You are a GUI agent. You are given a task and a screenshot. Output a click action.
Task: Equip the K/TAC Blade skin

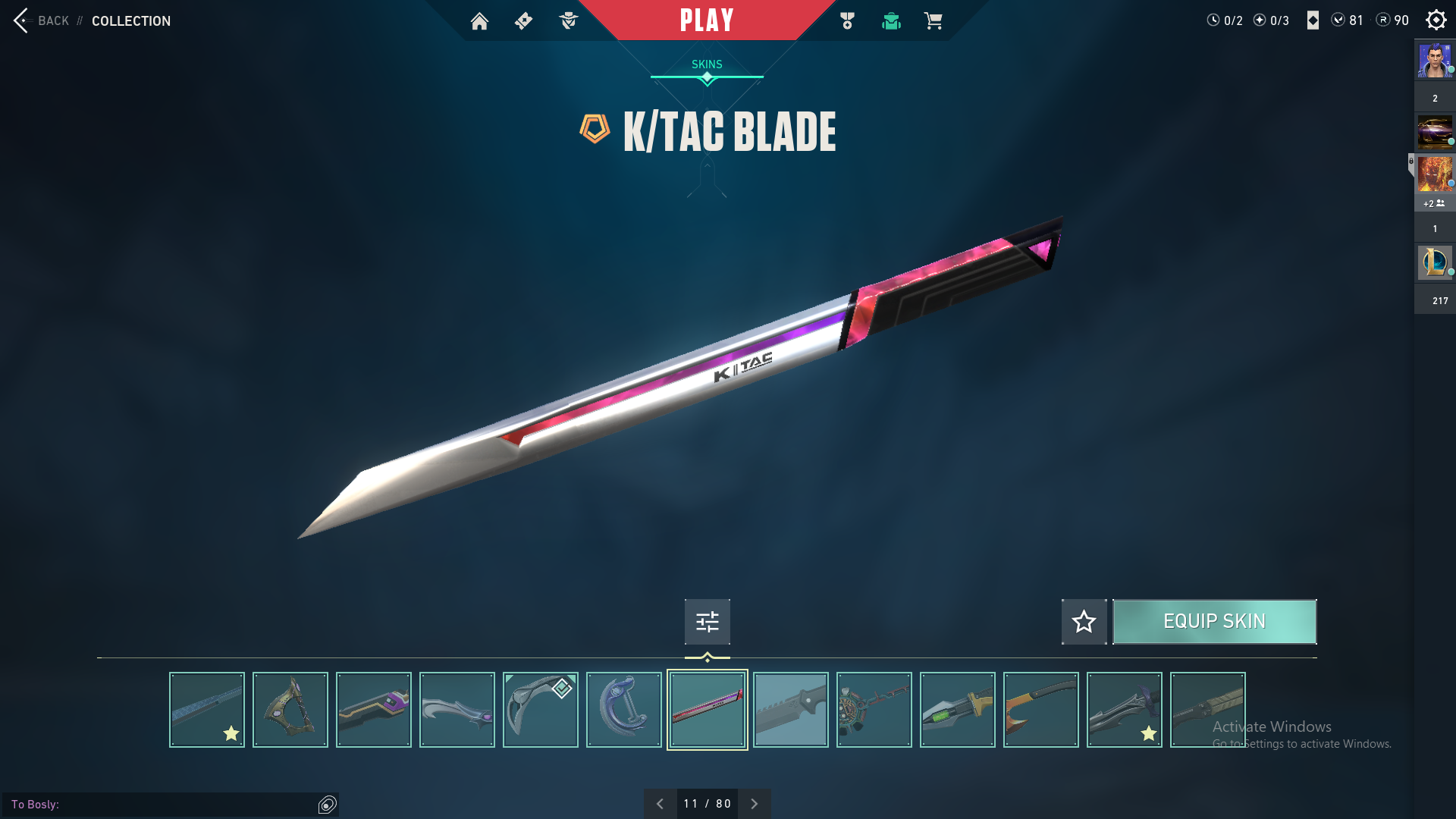tap(1214, 622)
